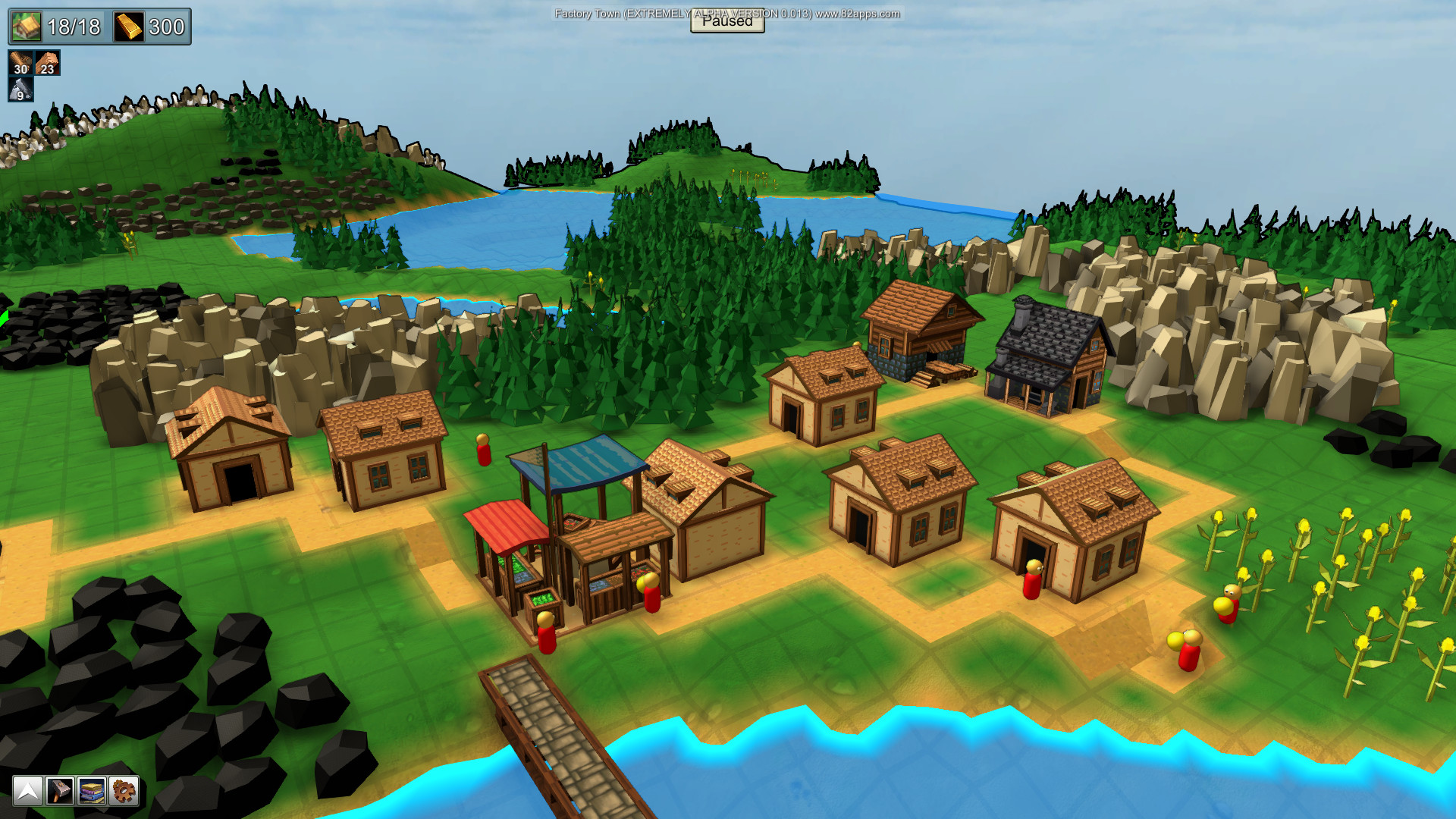Screen dimensions: 1456x819
Task: Open the hammer build menu
Action: [59, 791]
